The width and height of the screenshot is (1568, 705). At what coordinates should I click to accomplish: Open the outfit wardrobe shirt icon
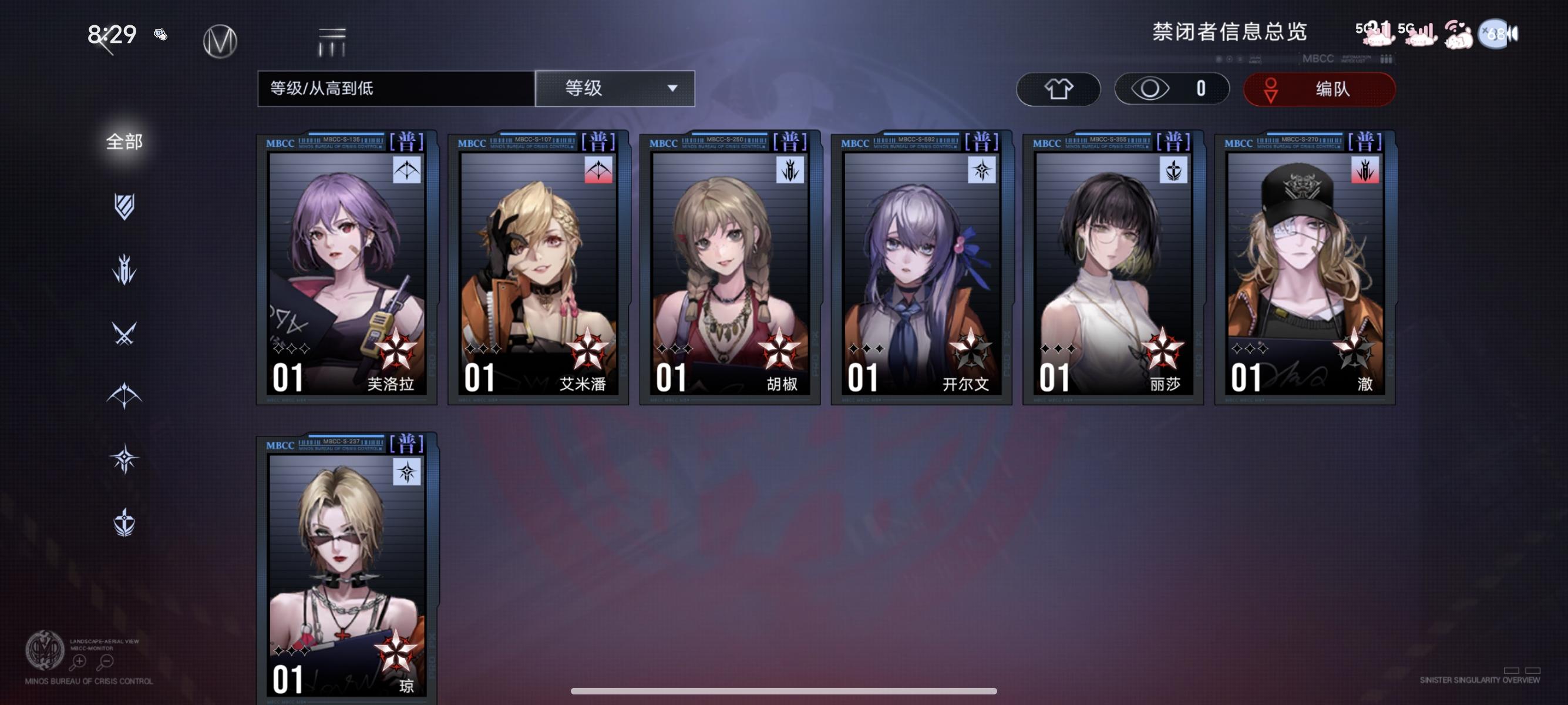pos(1059,89)
